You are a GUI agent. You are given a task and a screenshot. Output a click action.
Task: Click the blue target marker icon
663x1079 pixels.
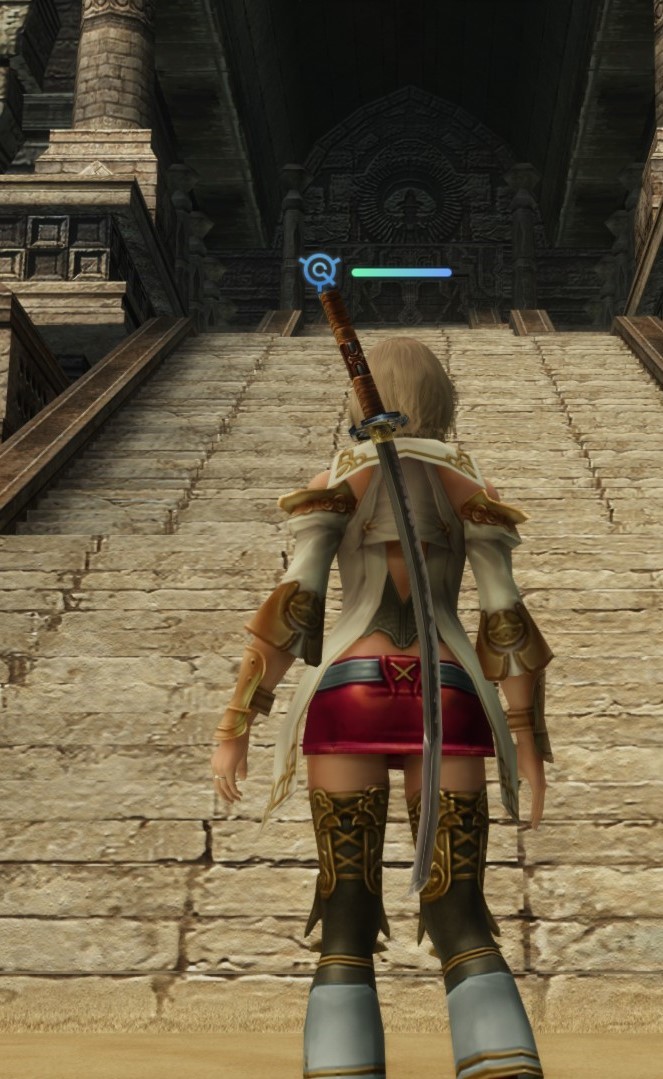tap(319, 270)
